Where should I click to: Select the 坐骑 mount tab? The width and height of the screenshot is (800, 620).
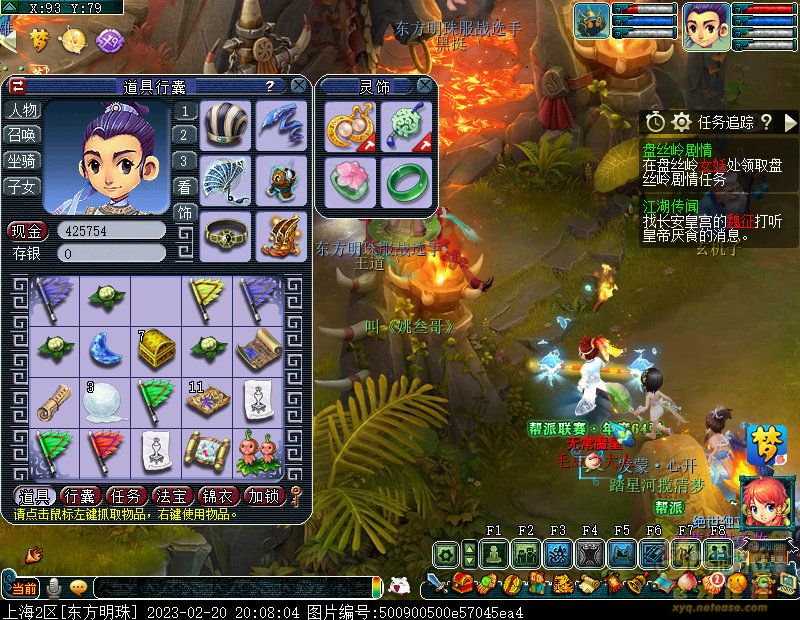(x=22, y=160)
